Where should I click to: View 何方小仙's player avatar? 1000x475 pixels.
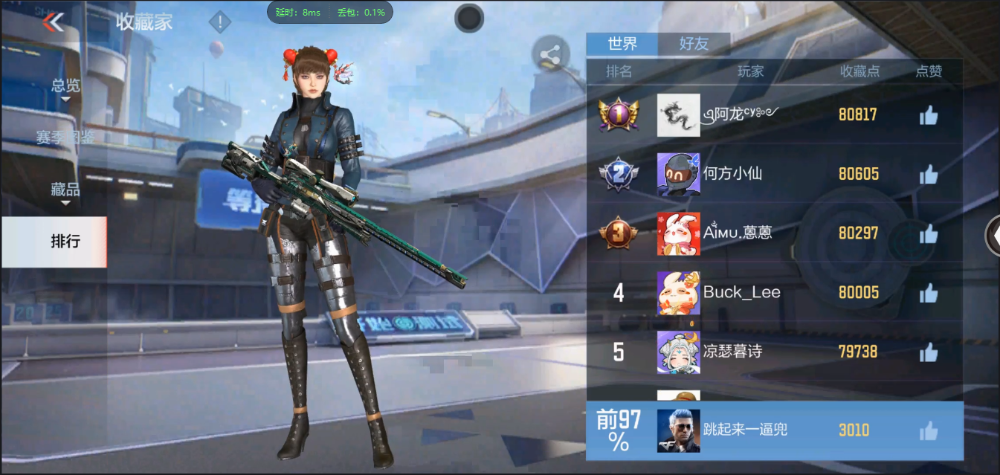point(678,174)
